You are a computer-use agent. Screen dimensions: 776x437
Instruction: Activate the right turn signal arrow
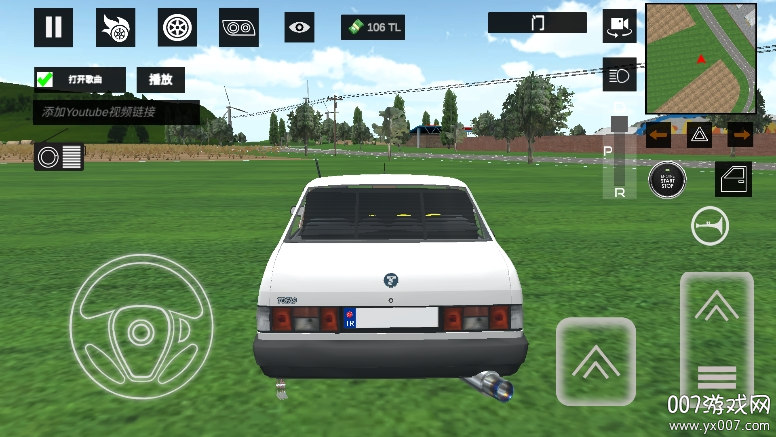(741, 134)
